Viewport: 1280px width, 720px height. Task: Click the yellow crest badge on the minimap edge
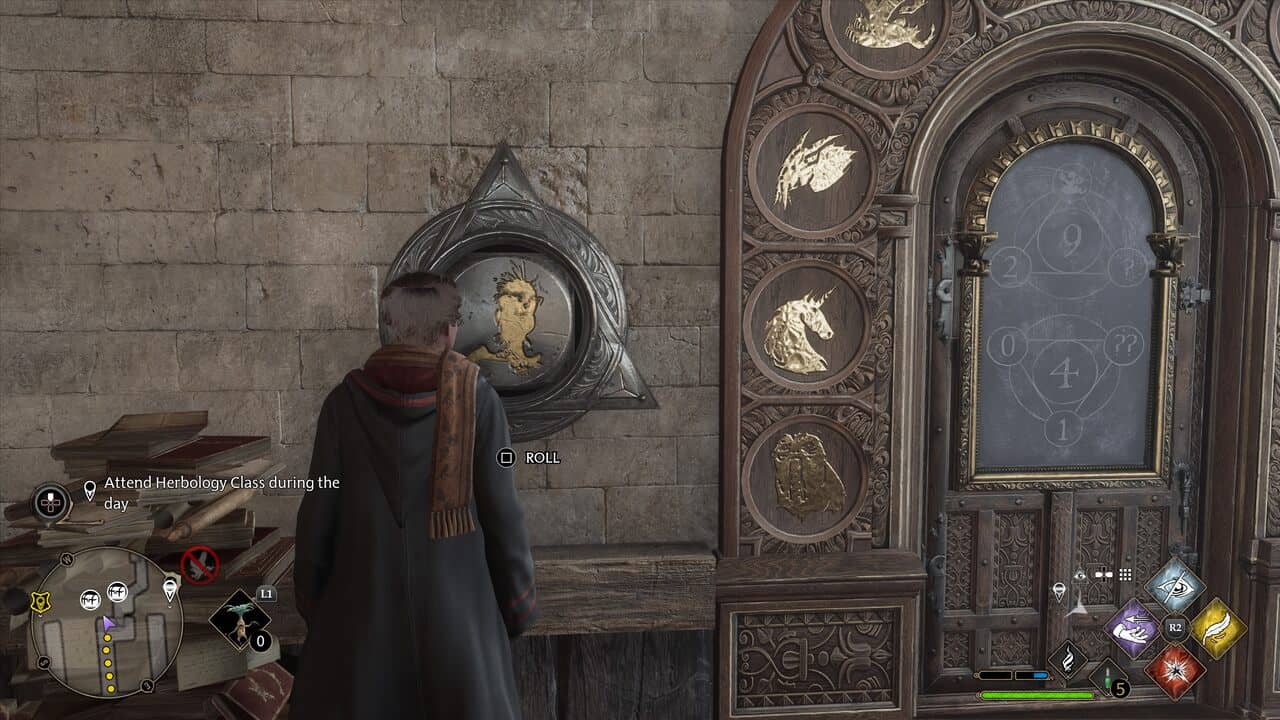(x=40, y=601)
